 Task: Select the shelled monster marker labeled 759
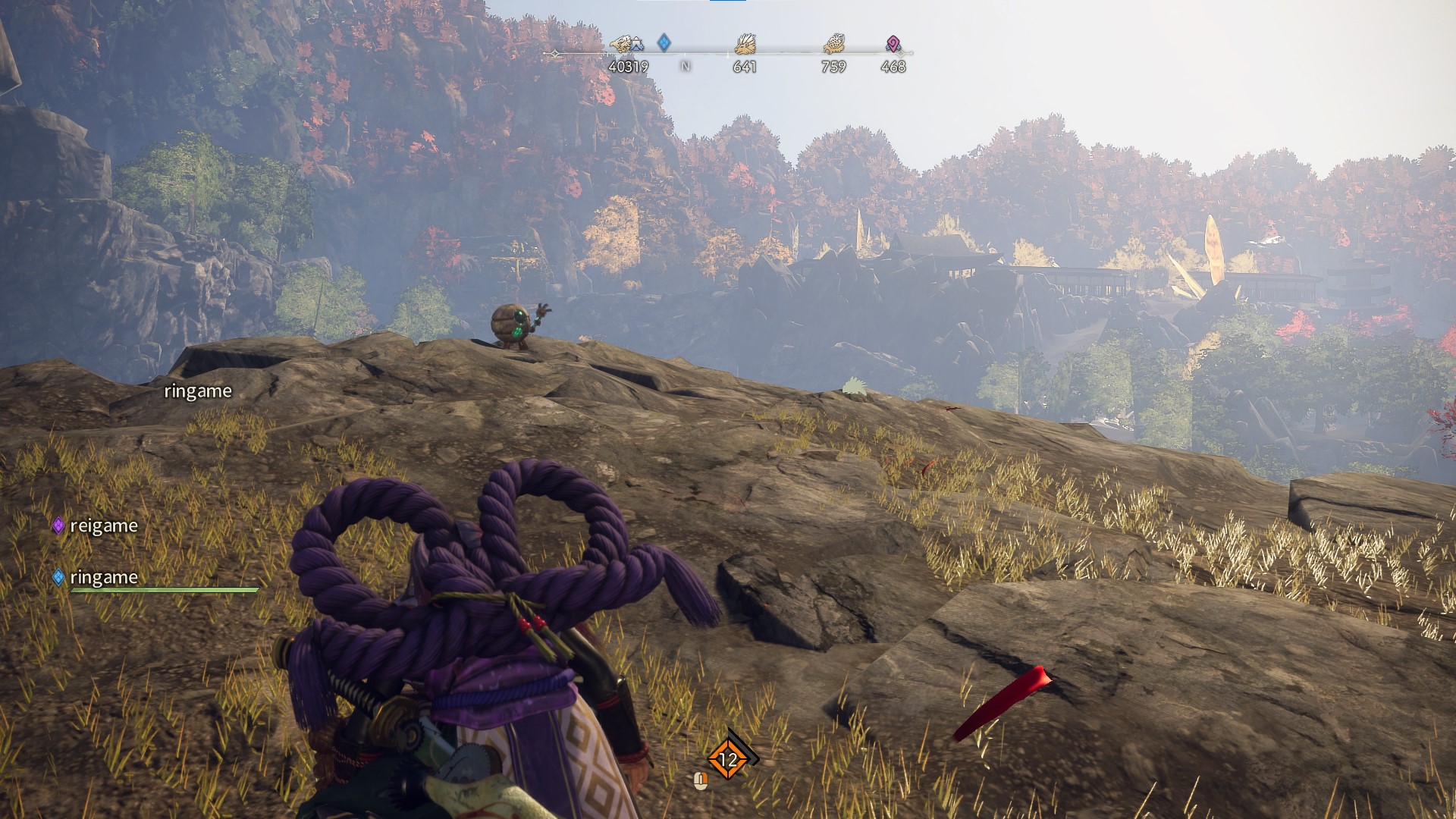[x=833, y=45]
